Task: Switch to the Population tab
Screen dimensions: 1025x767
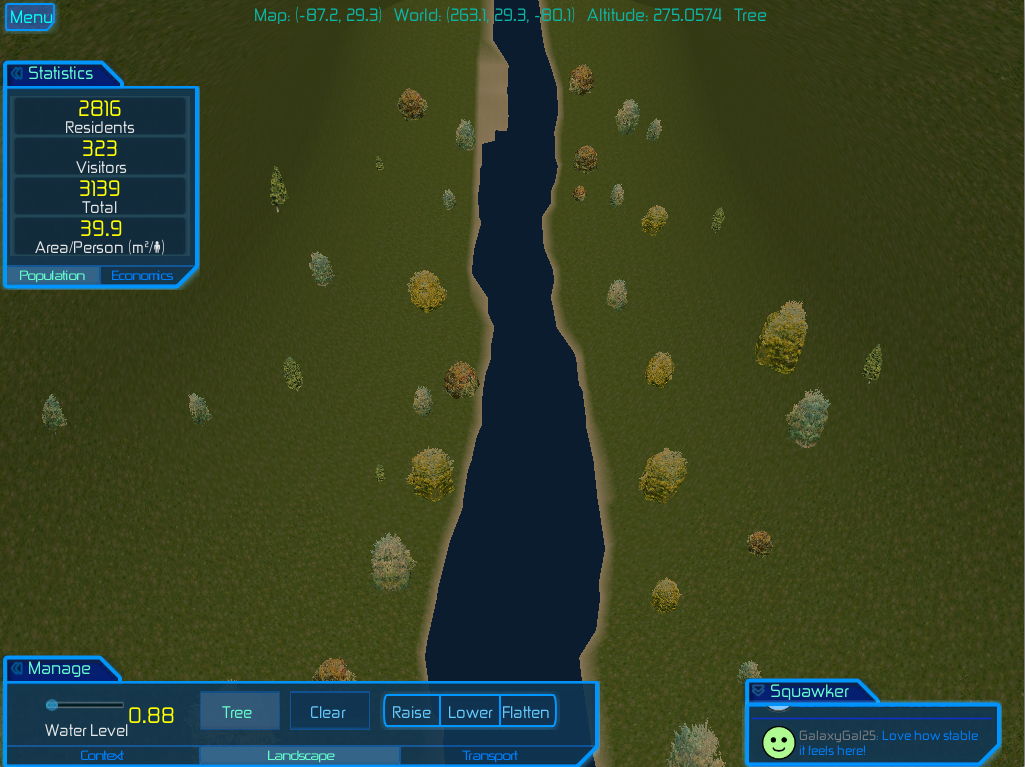Action: pyautogui.click(x=52, y=276)
